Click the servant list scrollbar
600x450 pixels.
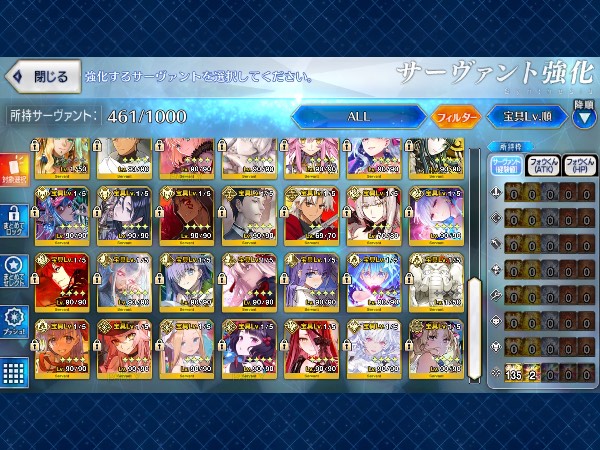click(x=474, y=318)
